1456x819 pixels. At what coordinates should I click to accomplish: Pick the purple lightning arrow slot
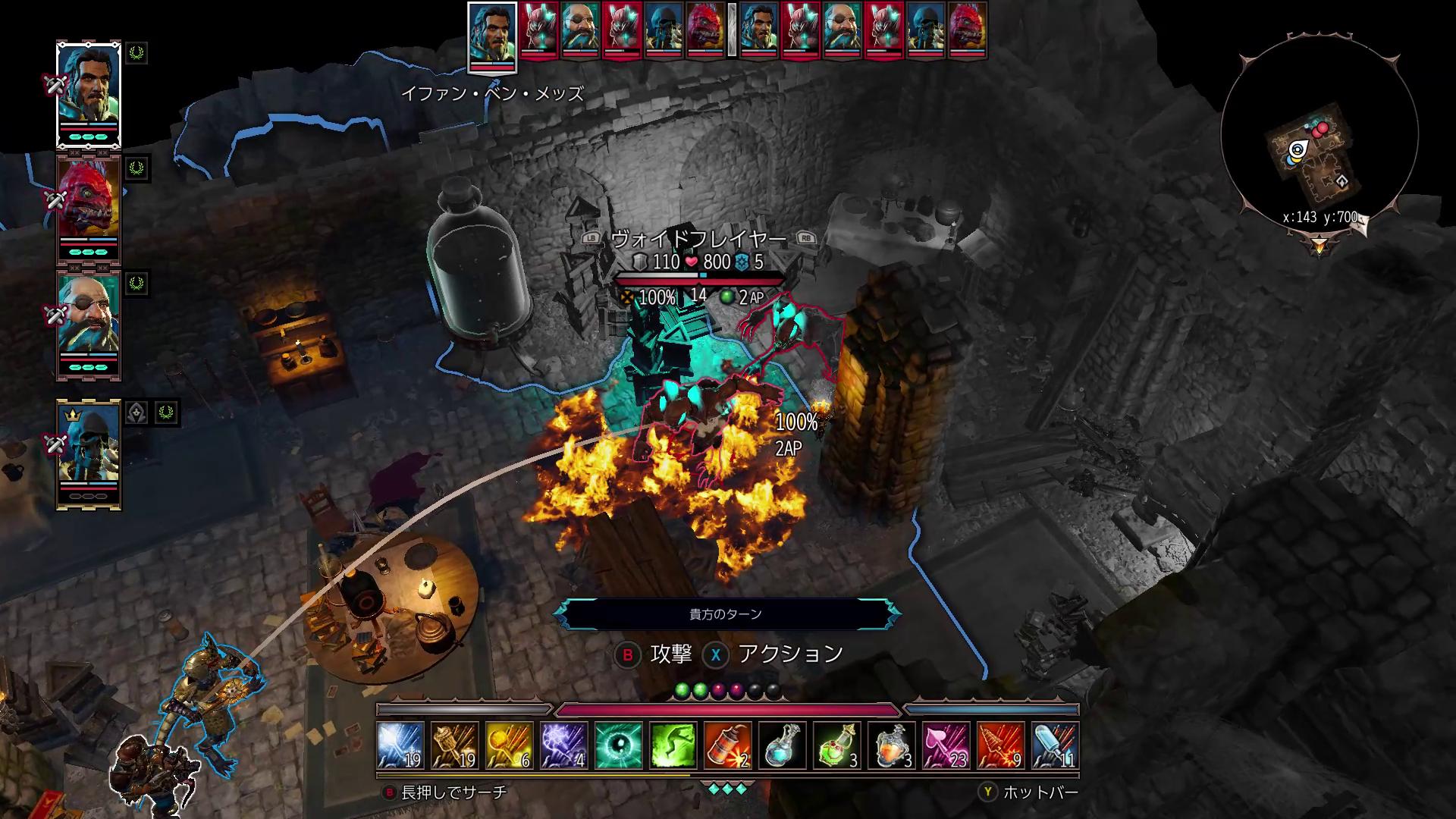[x=564, y=745]
